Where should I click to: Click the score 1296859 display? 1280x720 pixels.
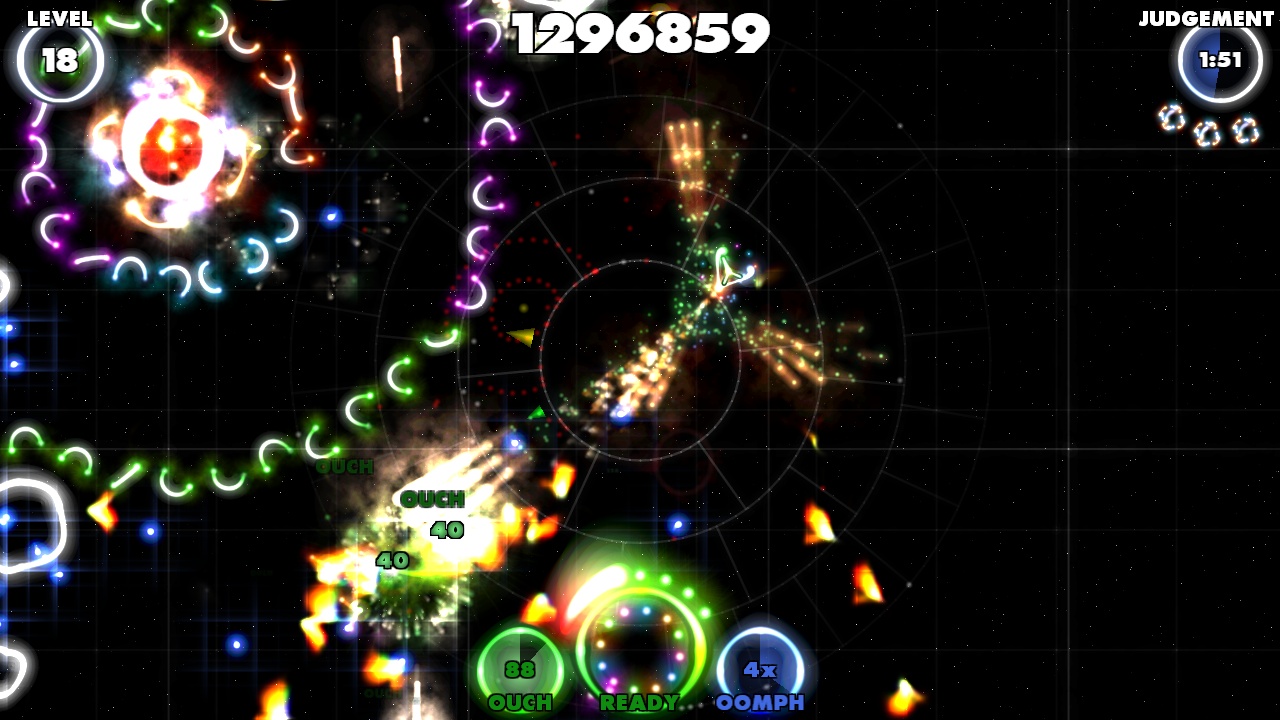(638, 34)
